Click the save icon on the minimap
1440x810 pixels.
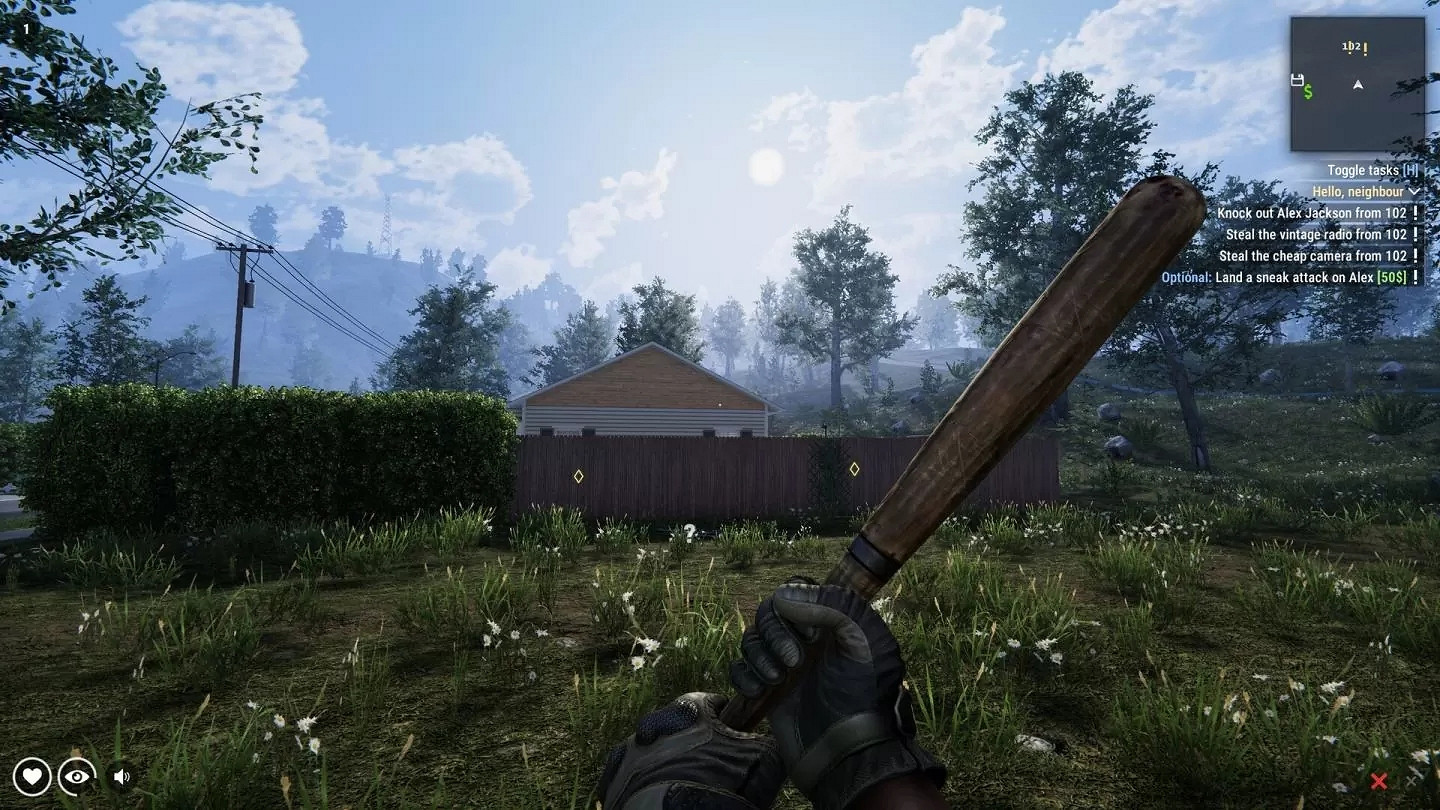click(x=1297, y=80)
